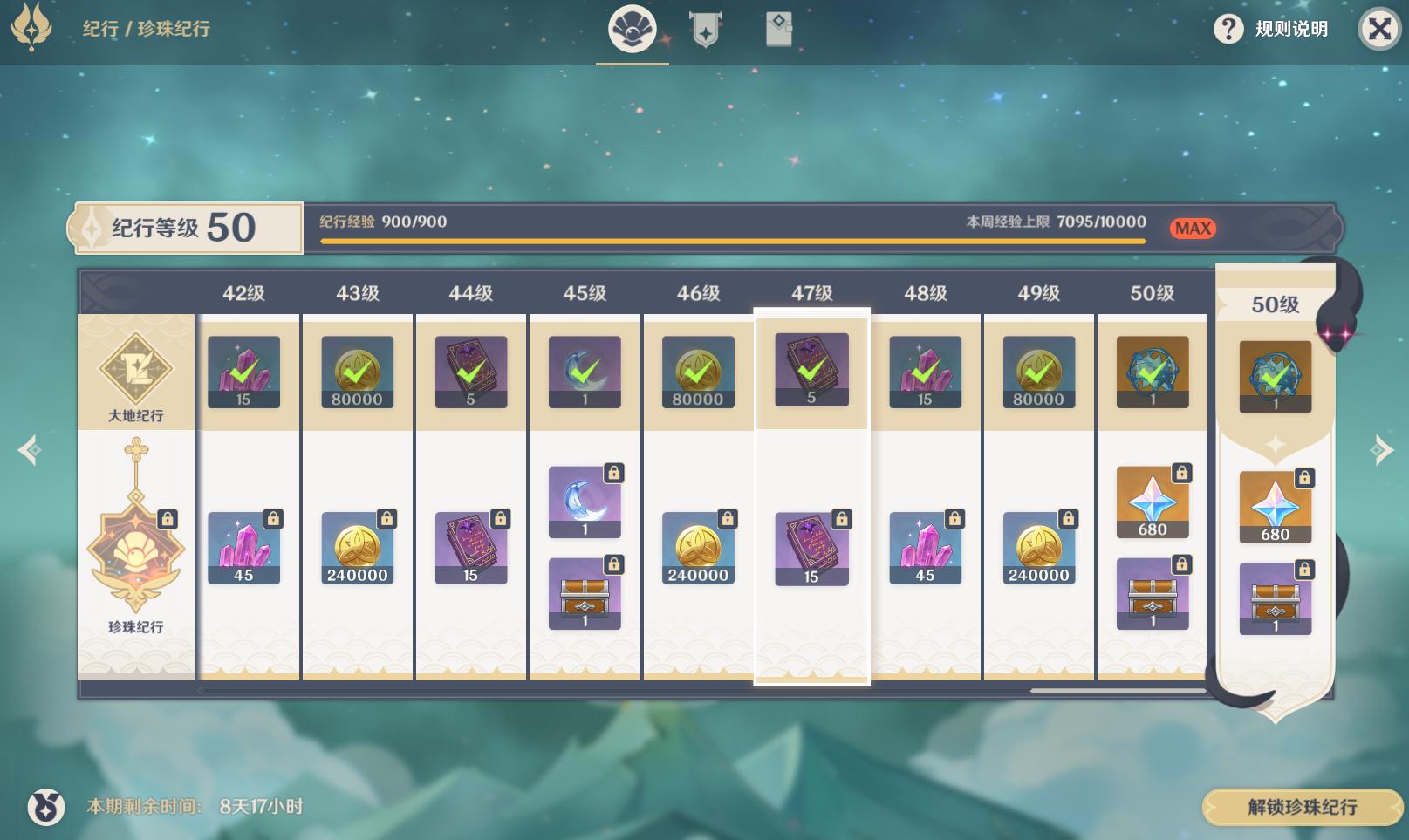Click level 45 claimed crescent moon reward
This screenshot has width=1409, height=840.
585,372
